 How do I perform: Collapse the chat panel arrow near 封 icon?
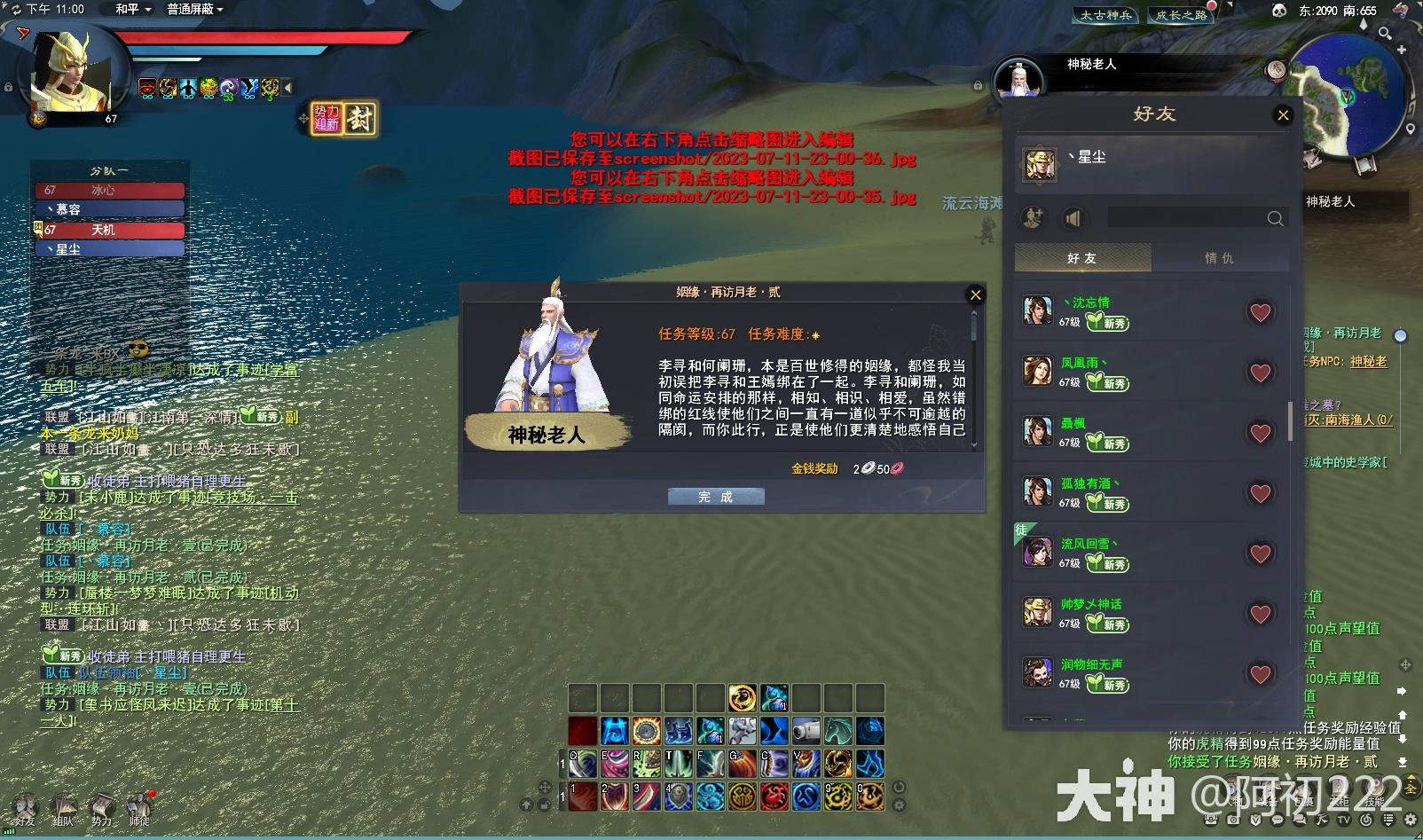pos(303,118)
